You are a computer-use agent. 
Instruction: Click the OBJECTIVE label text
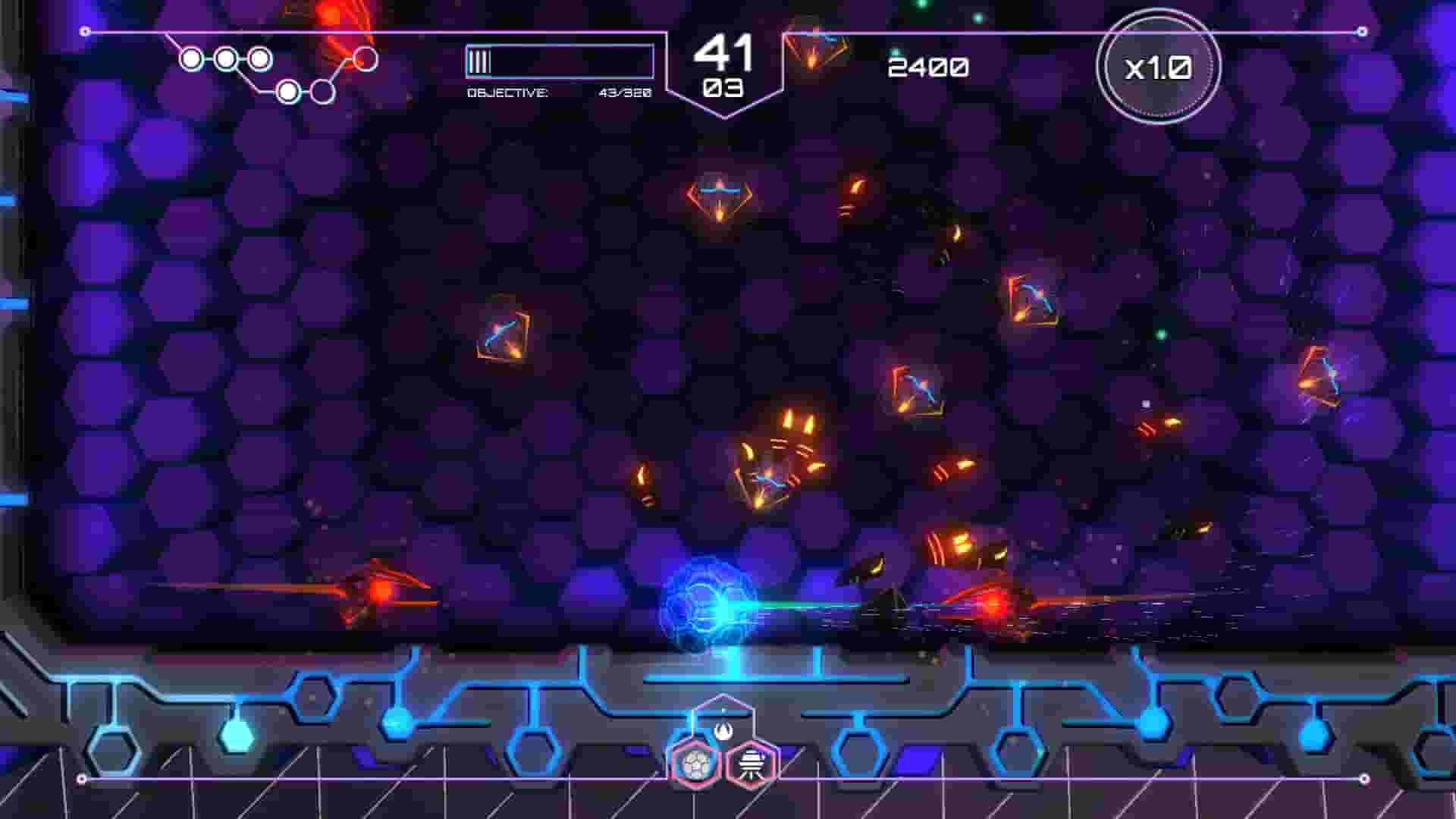[x=507, y=94]
